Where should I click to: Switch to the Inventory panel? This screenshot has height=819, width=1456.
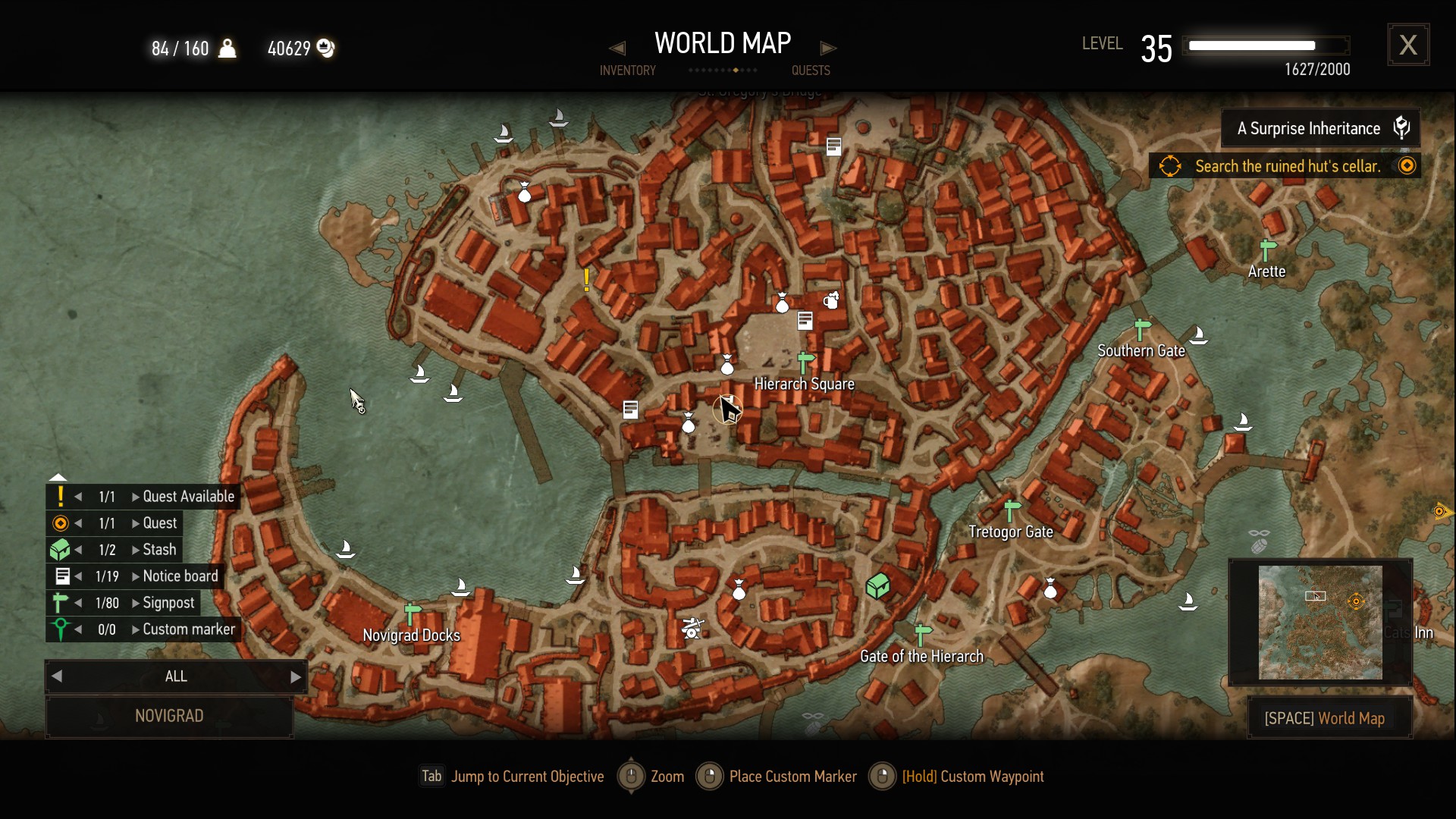point(627,70)
